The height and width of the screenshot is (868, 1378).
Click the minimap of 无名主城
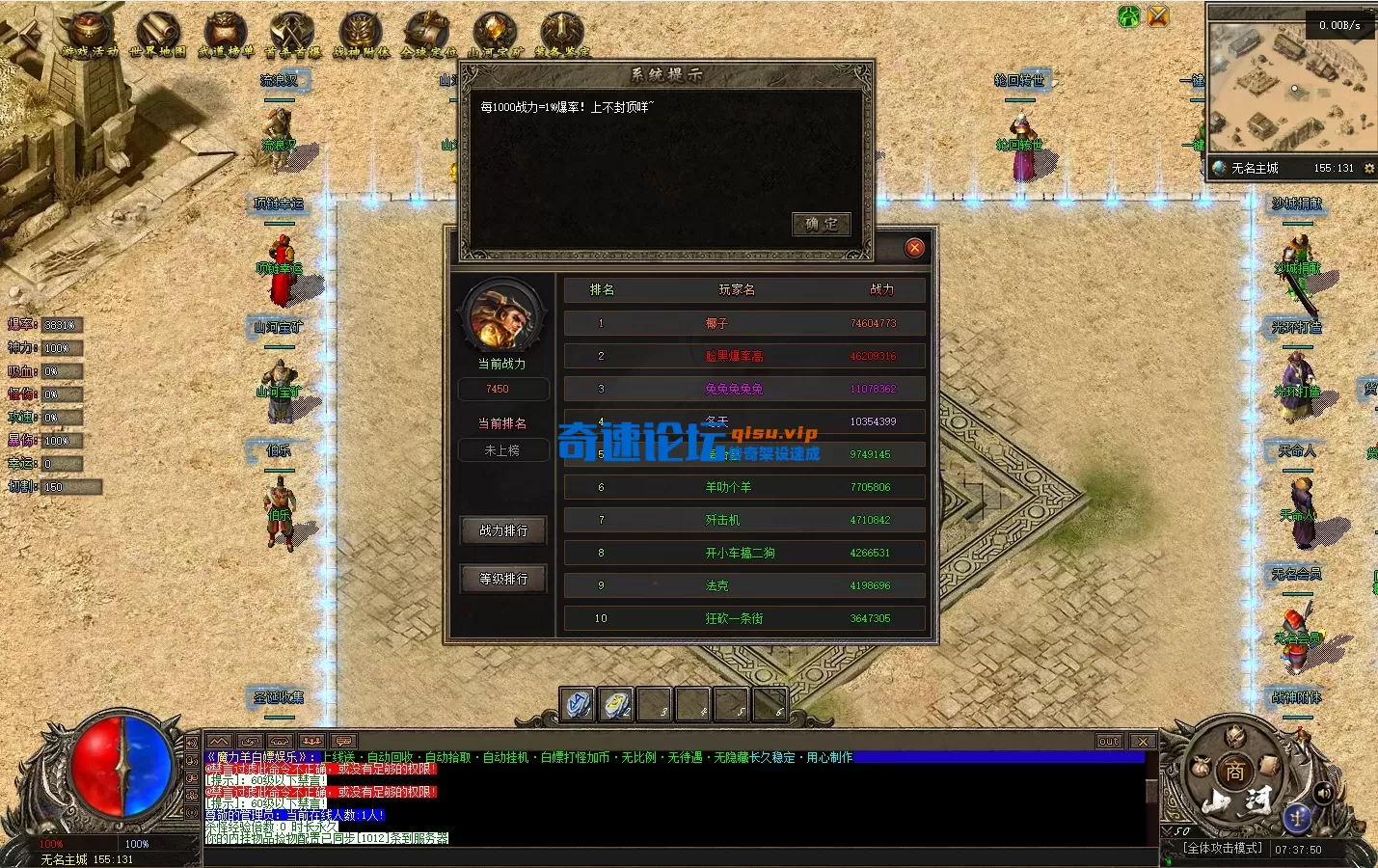point(1290,89)
